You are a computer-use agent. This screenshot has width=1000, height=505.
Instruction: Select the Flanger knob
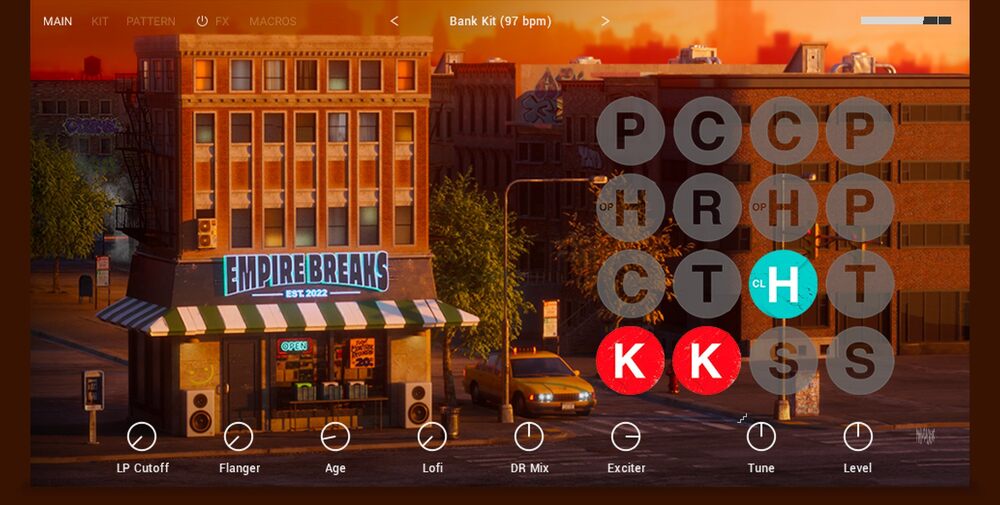coord(239,436)
